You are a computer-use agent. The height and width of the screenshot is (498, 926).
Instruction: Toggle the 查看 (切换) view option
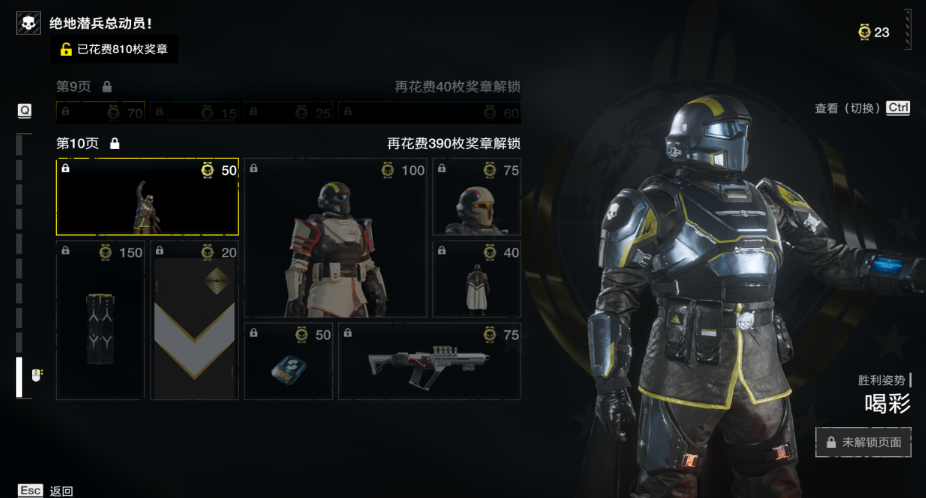tap(862, 108)
